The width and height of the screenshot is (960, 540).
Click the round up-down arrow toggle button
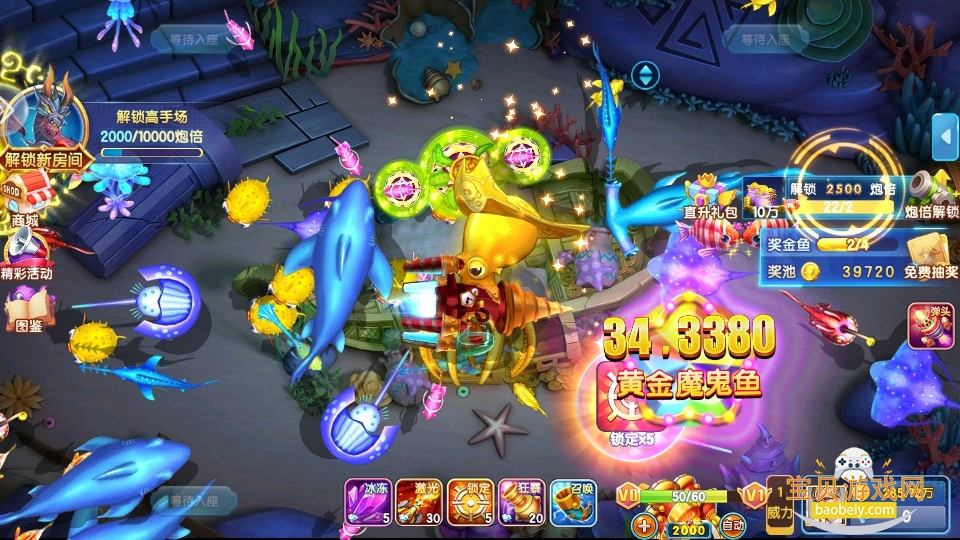645,74
